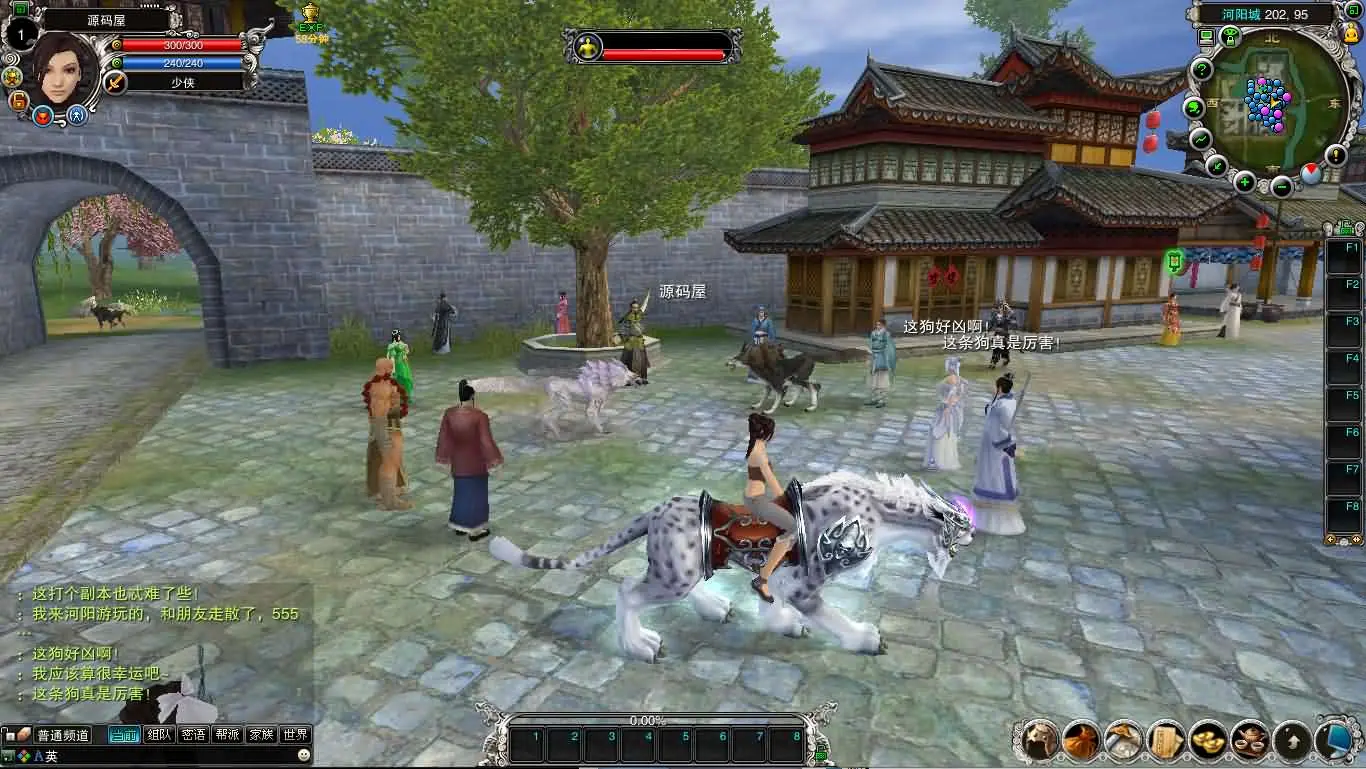The width and height of the screenshot is (1366, 769).
Task: Click the yellow exclamation mark minimap button
Action: (1336, 155)
